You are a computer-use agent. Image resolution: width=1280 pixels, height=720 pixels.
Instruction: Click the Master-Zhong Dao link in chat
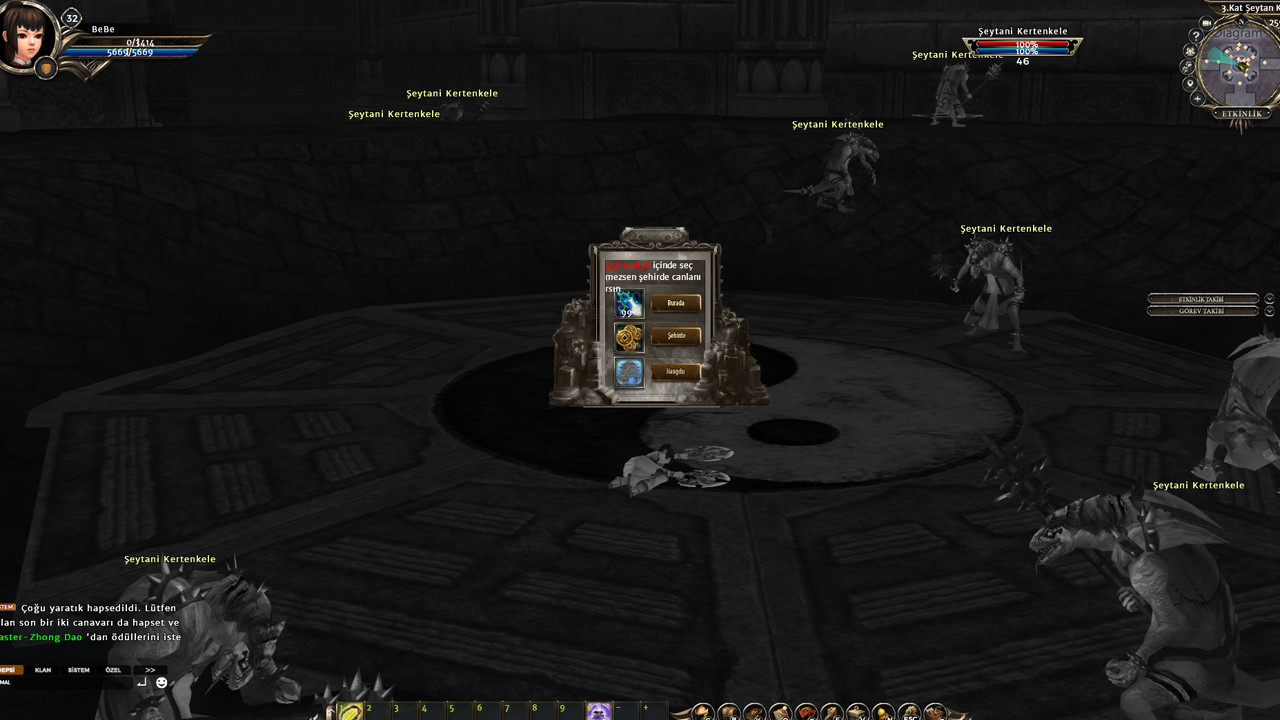click(40, 634)
